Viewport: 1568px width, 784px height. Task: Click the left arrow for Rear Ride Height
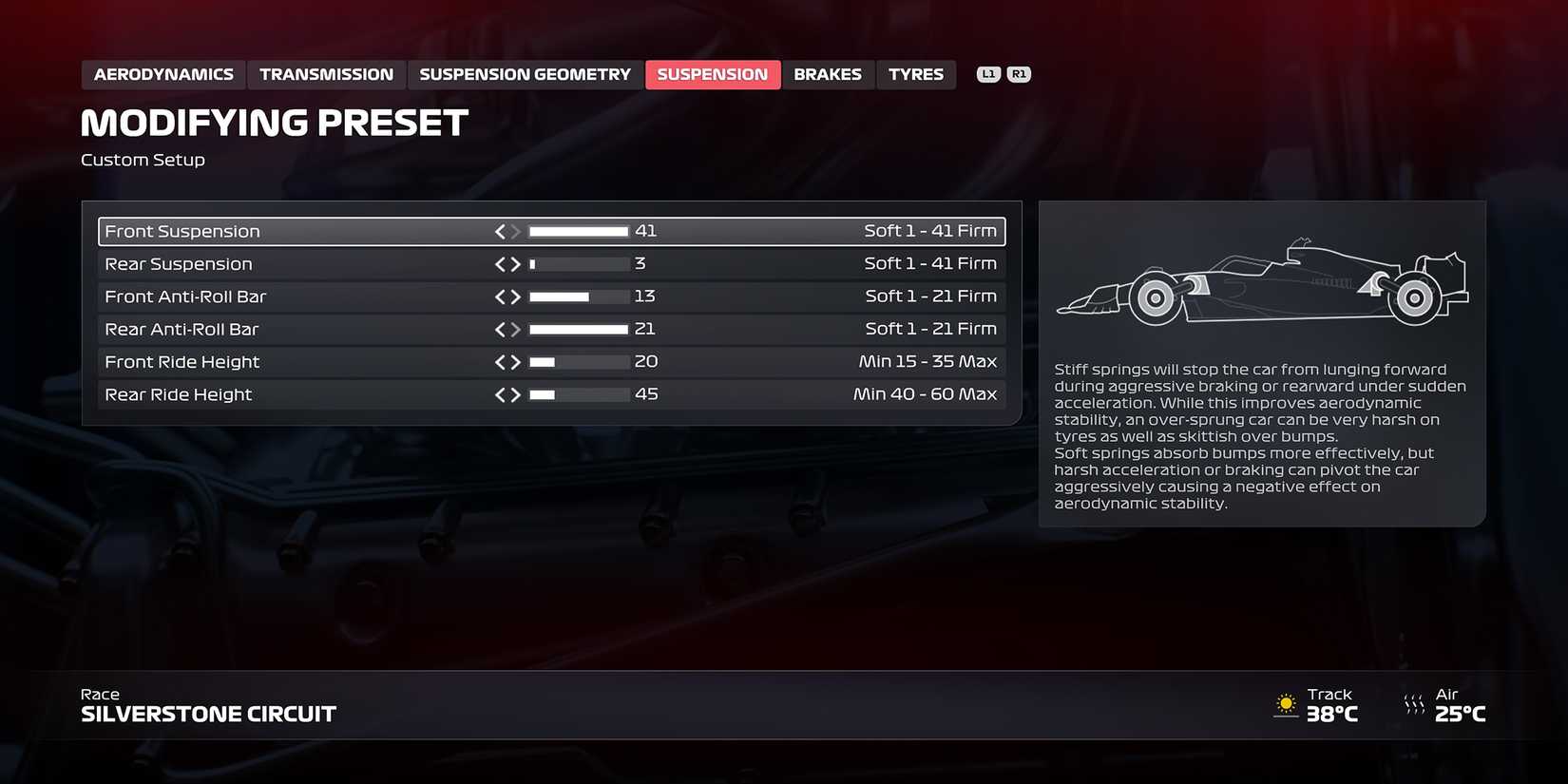500,393
